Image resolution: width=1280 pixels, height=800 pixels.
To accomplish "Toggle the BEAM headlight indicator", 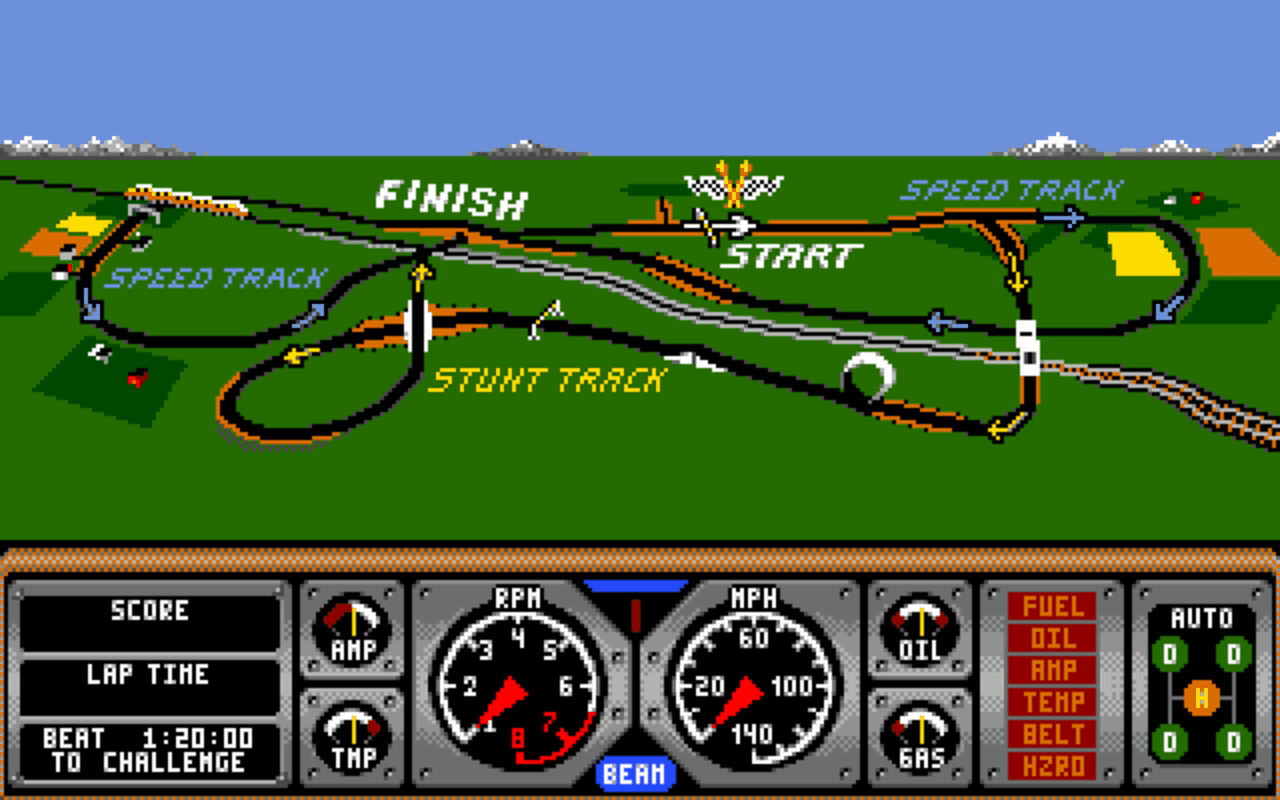I will pos(637,774).
